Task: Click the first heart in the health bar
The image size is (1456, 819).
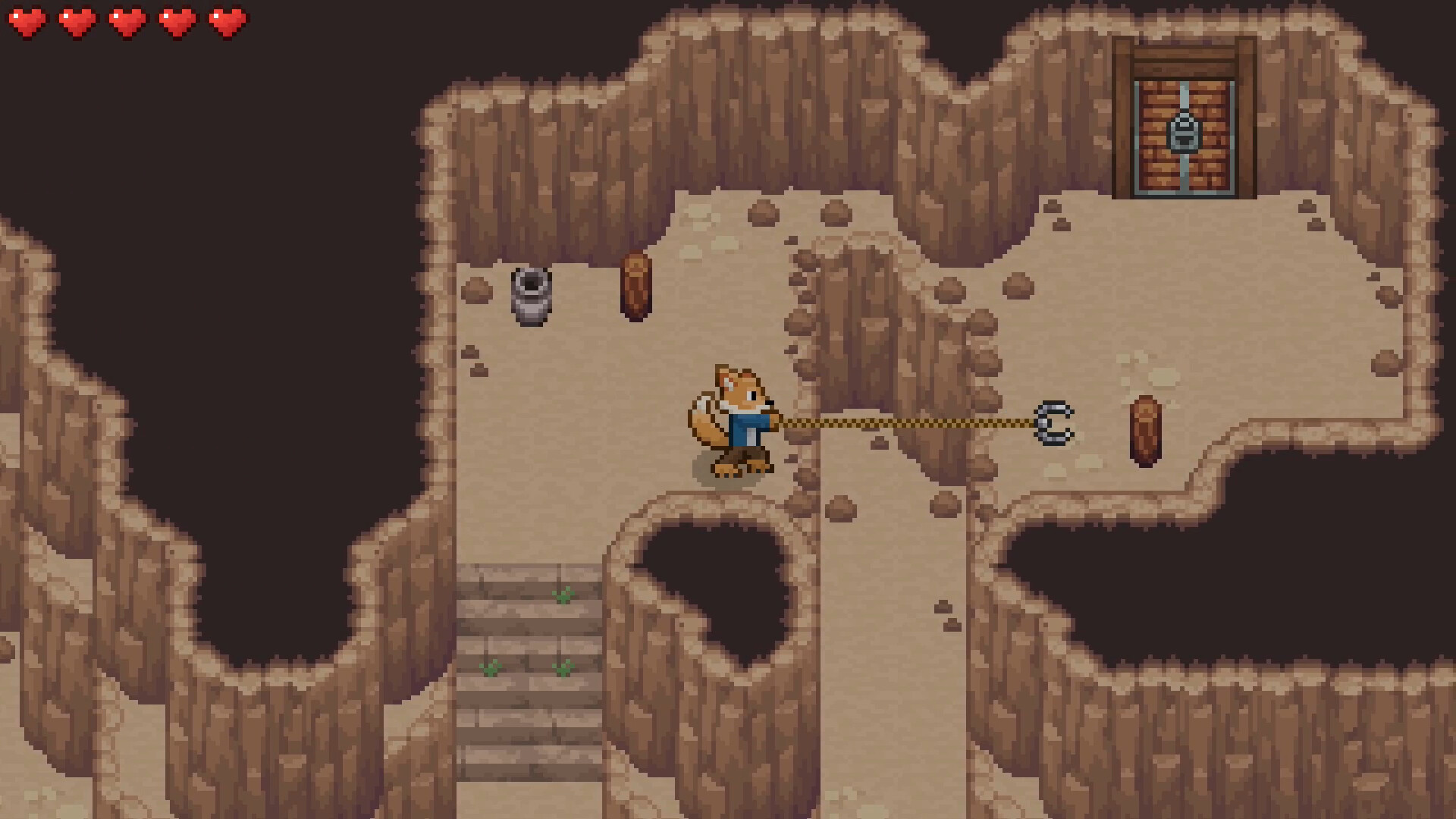Action: tap(28, 21)
